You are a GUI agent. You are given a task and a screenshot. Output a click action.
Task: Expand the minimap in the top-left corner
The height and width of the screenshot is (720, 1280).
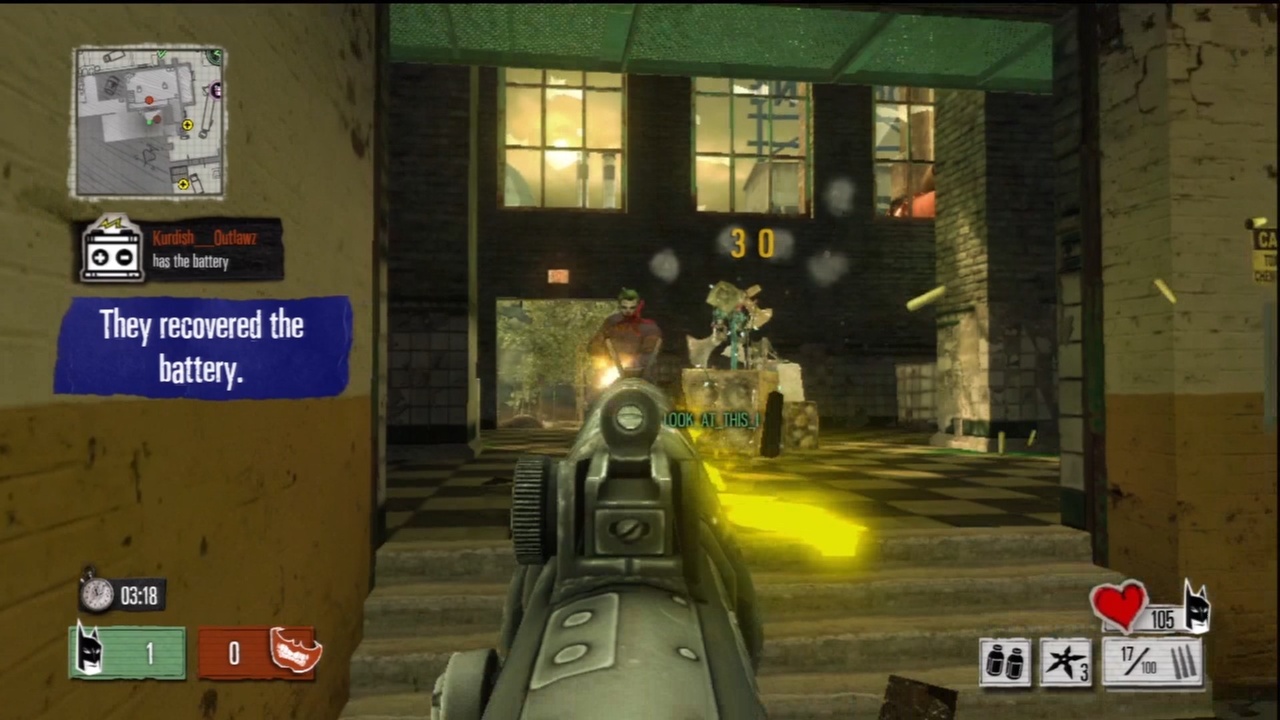(x=150, y=120)
